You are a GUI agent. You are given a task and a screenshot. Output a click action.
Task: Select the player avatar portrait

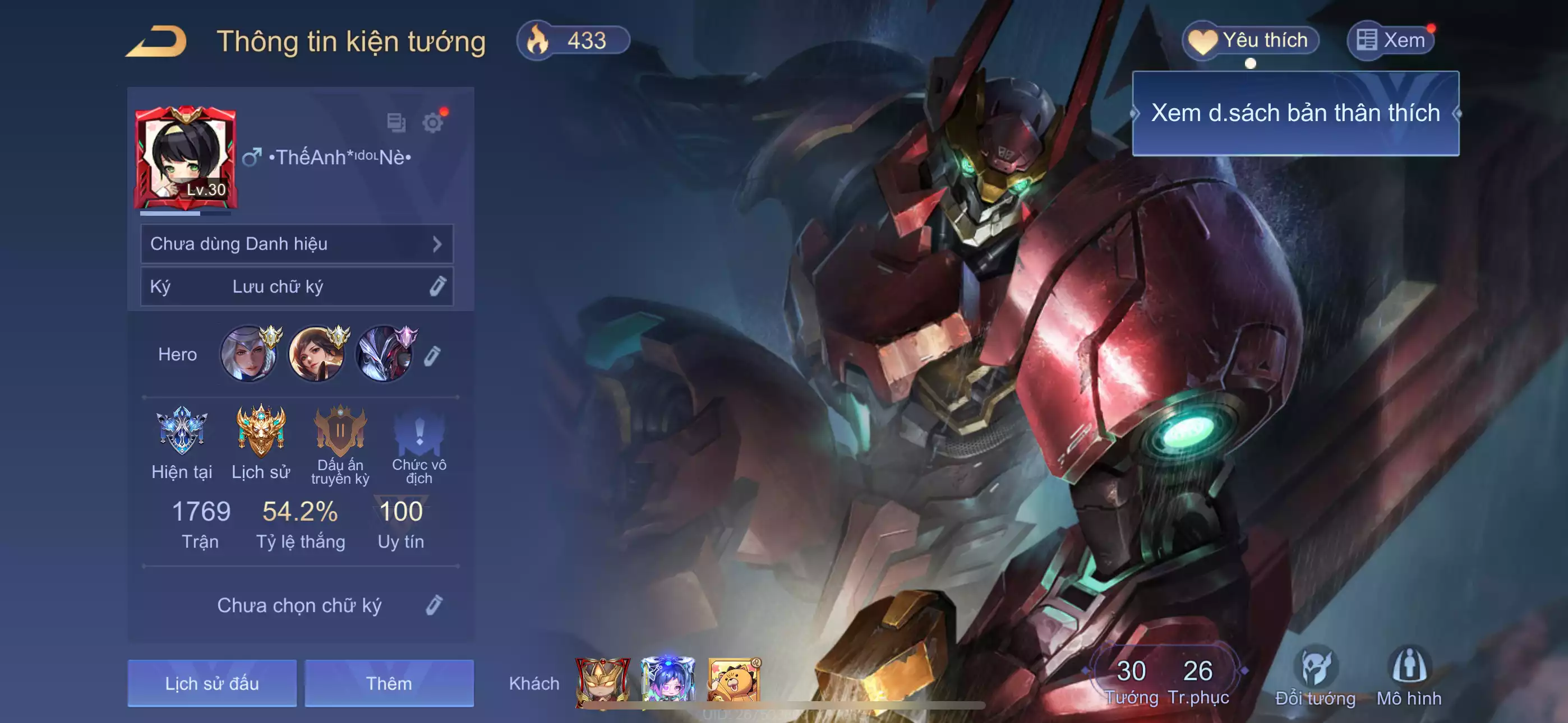[x=186, y=157]
